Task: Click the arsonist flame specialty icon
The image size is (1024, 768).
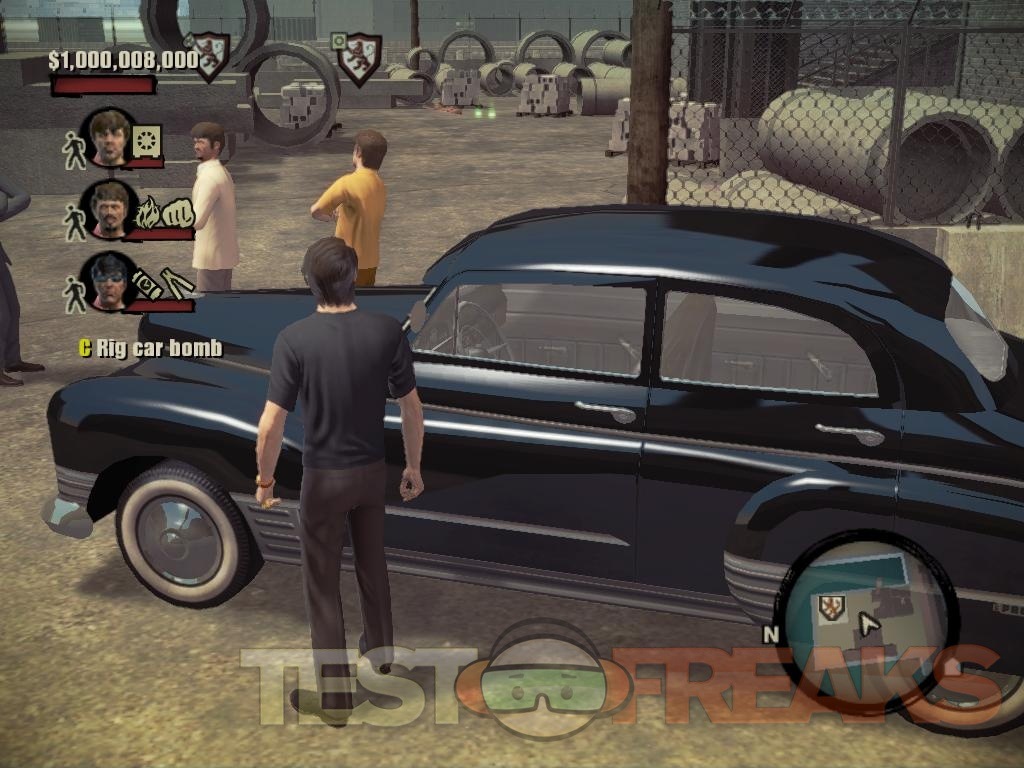Action: pos(148,212)
